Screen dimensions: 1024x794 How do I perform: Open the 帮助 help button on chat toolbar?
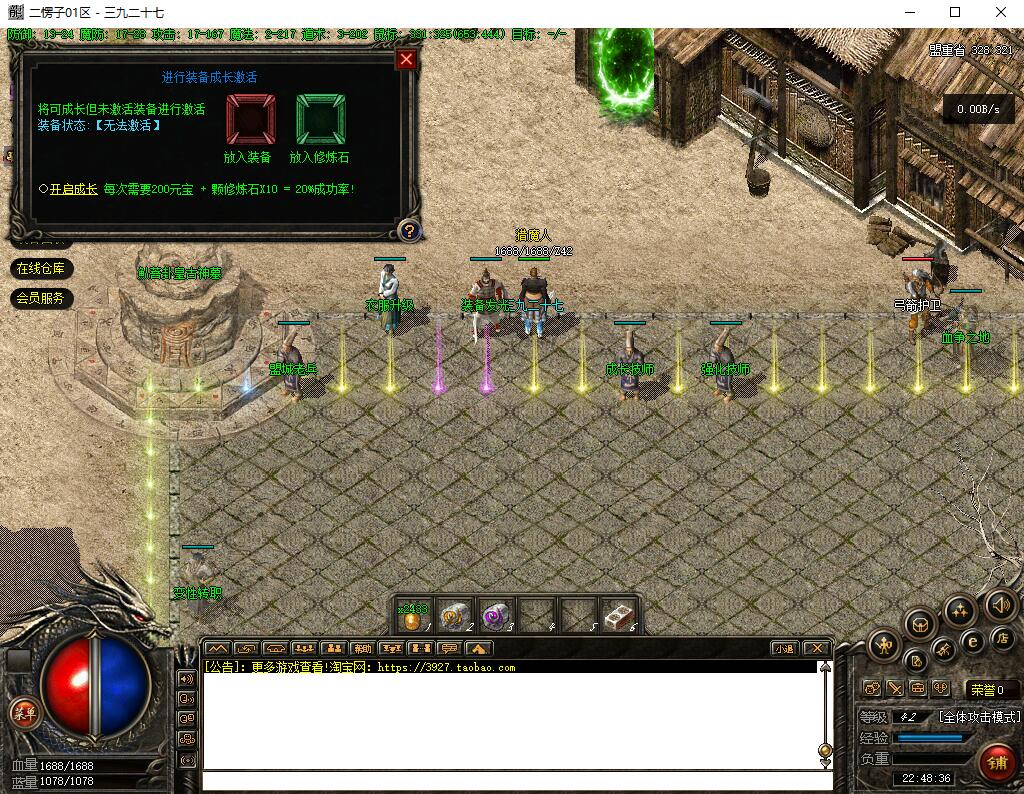pyautogui.click(x=362, y=648)
